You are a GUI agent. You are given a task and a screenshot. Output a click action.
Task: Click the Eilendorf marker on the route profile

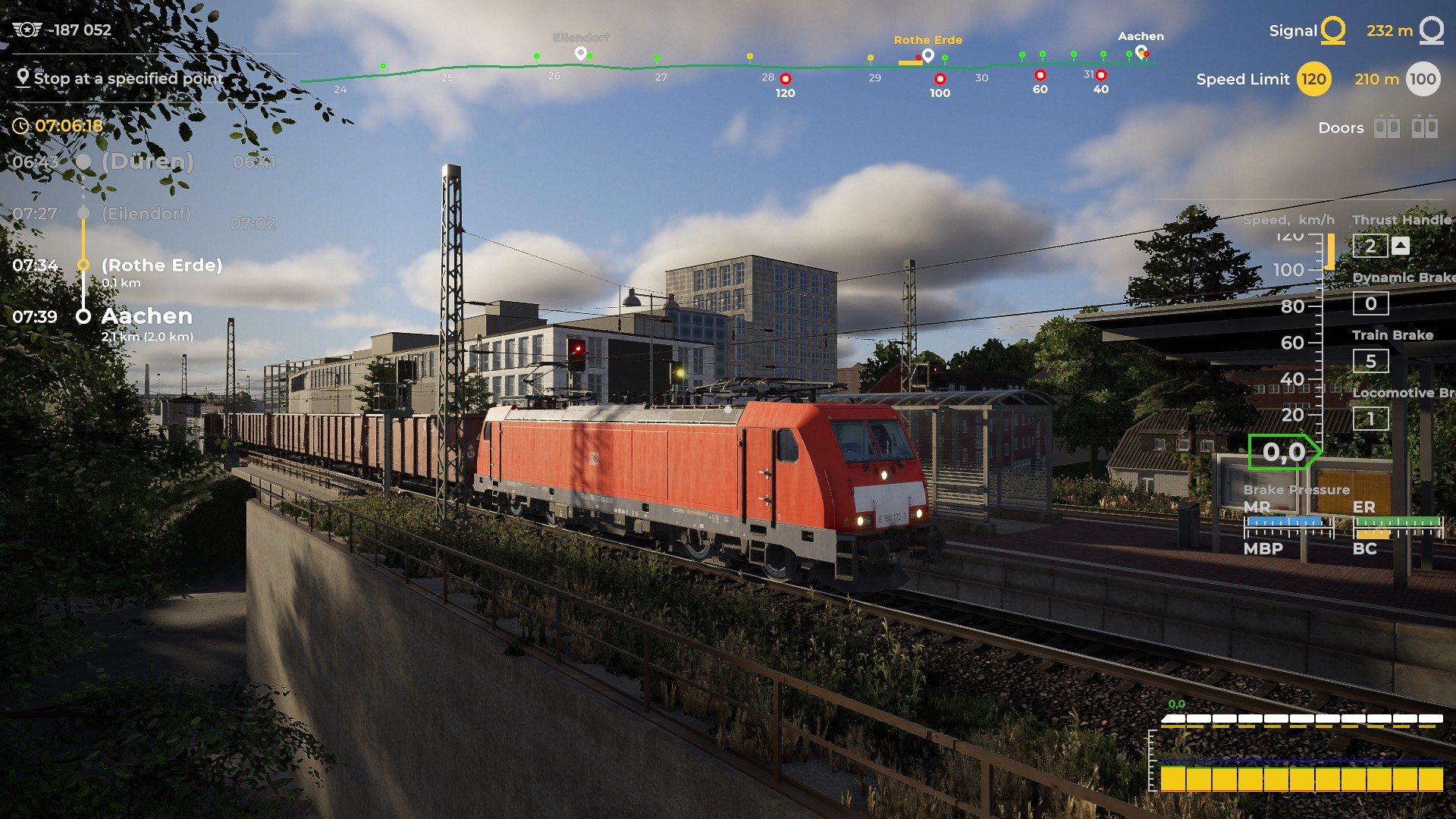581,53
